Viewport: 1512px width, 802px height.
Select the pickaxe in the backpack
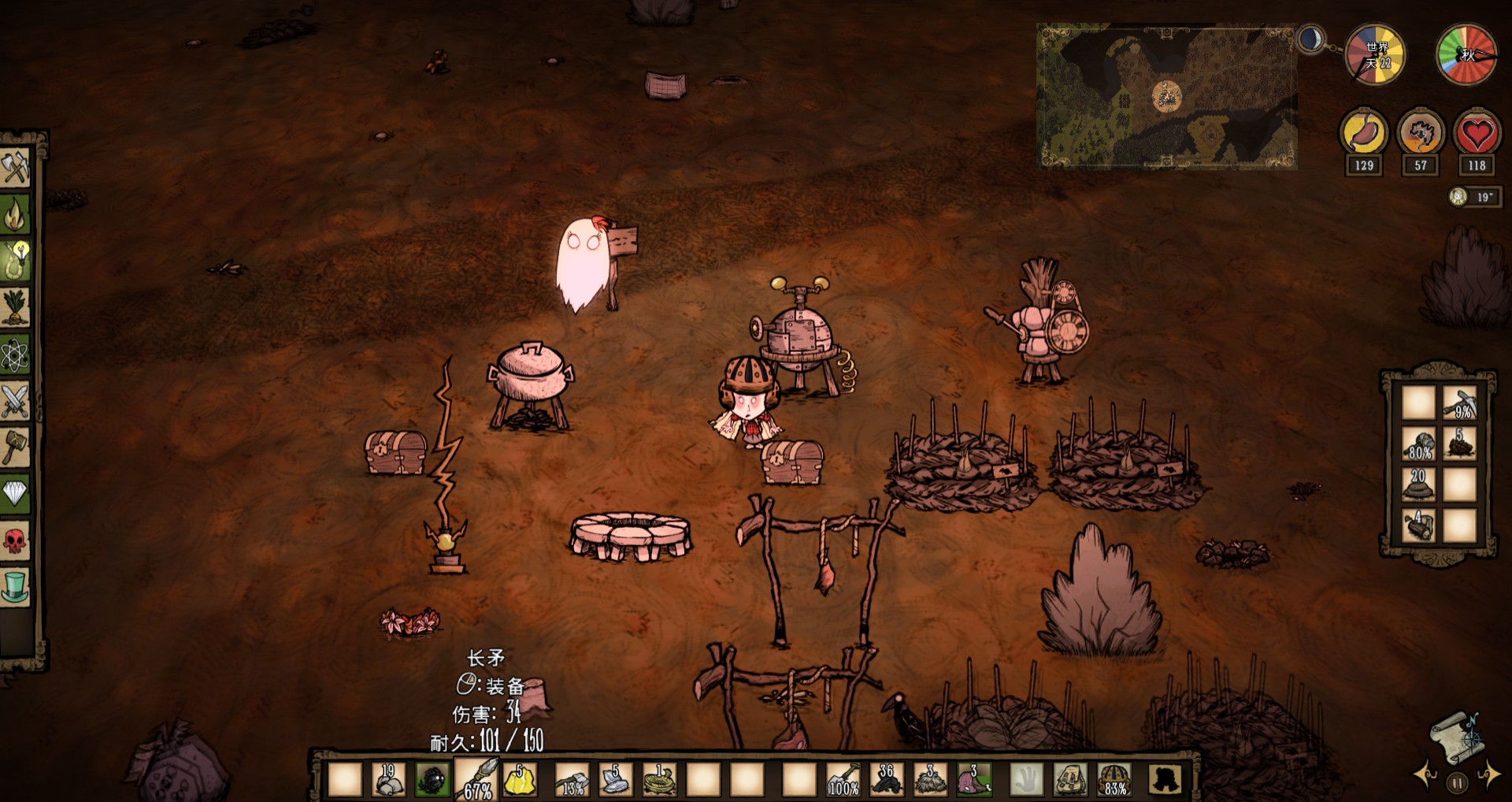click(1459, 403)
